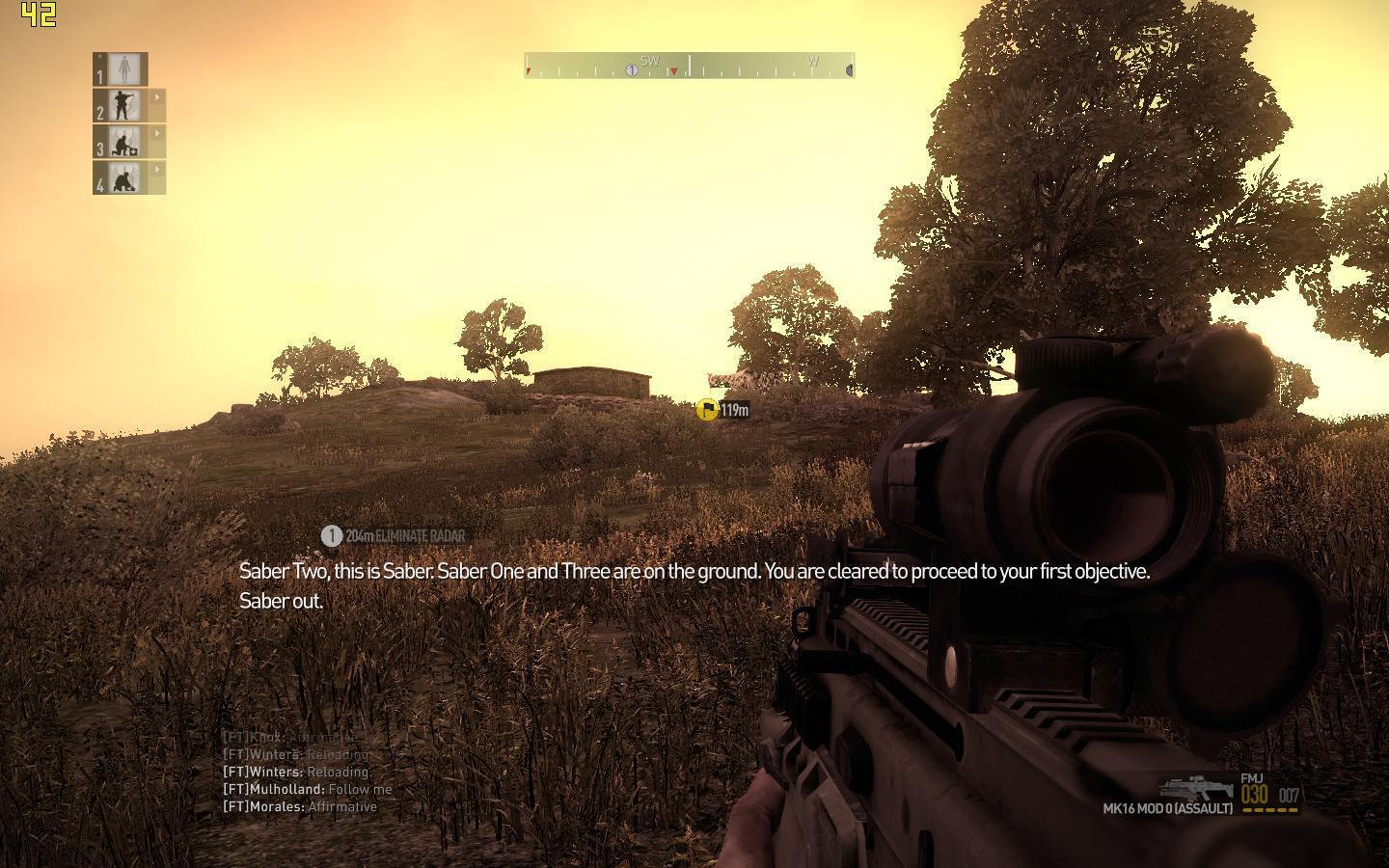Click the compass bar heading strip
Image resolution: width=1389 pixels, height=868 pixels.
[689, 66]
